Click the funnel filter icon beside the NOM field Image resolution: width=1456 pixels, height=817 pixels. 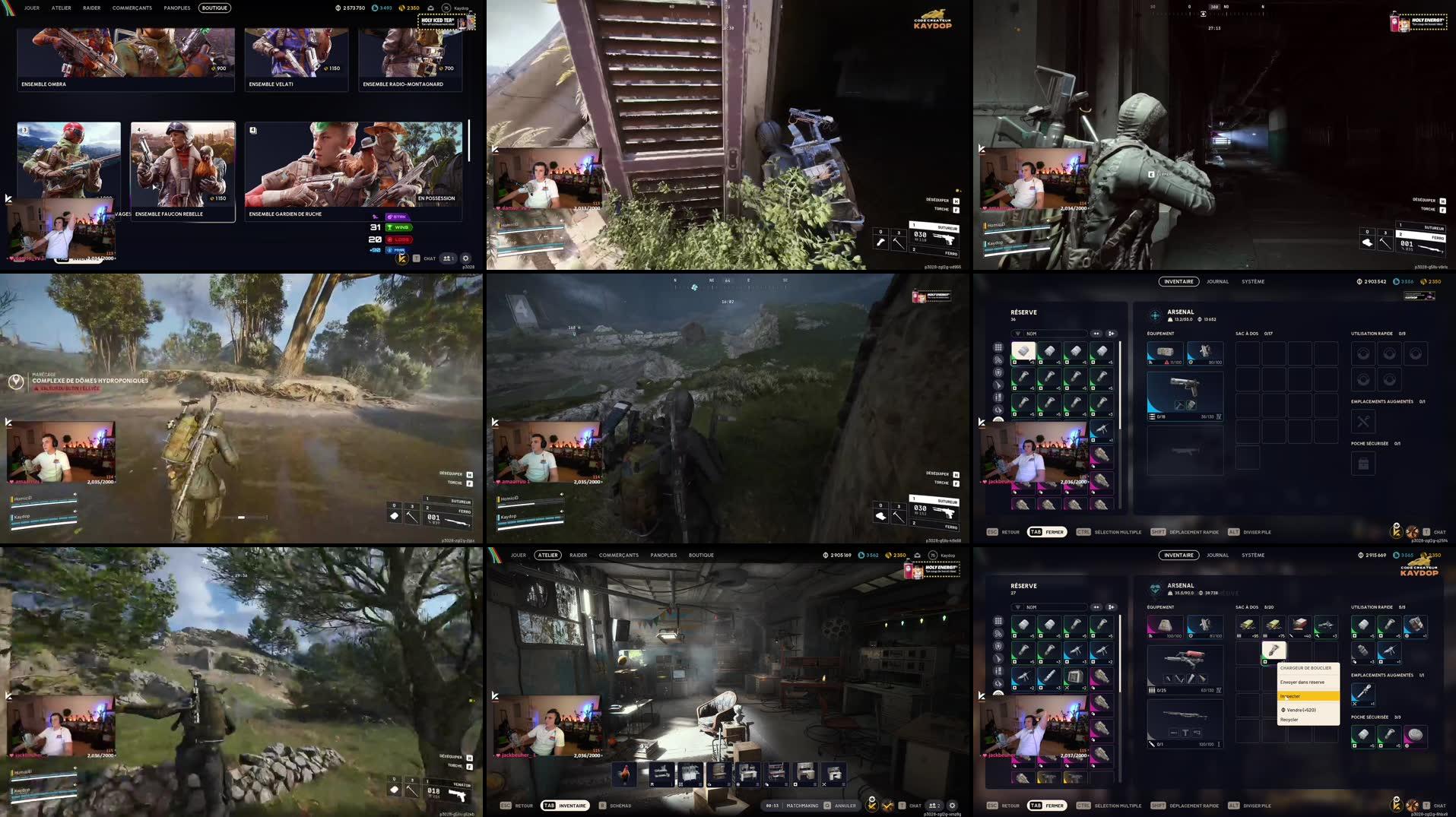point(1018,334)
